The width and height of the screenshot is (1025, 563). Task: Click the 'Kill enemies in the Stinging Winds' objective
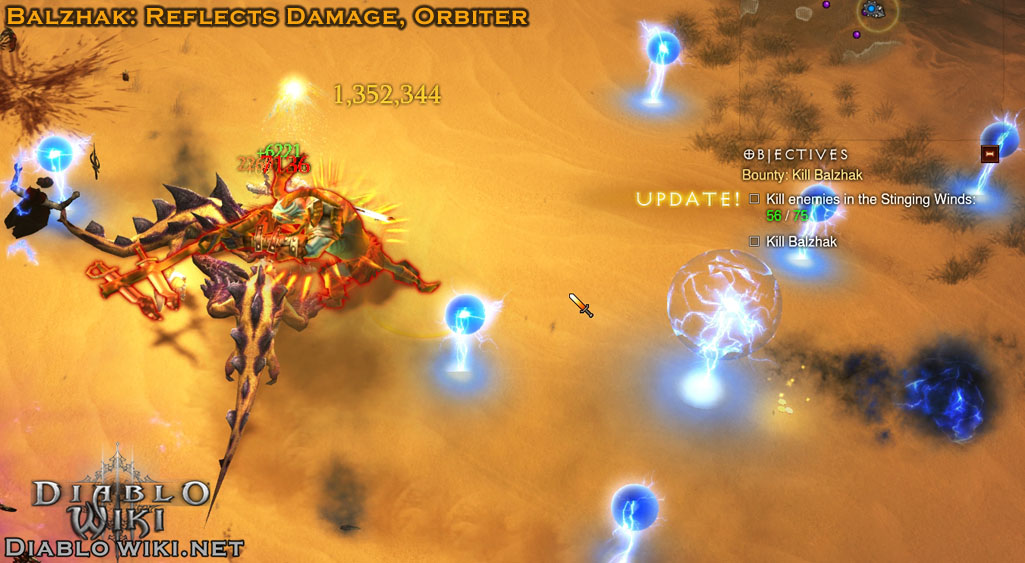pos(869,200)
